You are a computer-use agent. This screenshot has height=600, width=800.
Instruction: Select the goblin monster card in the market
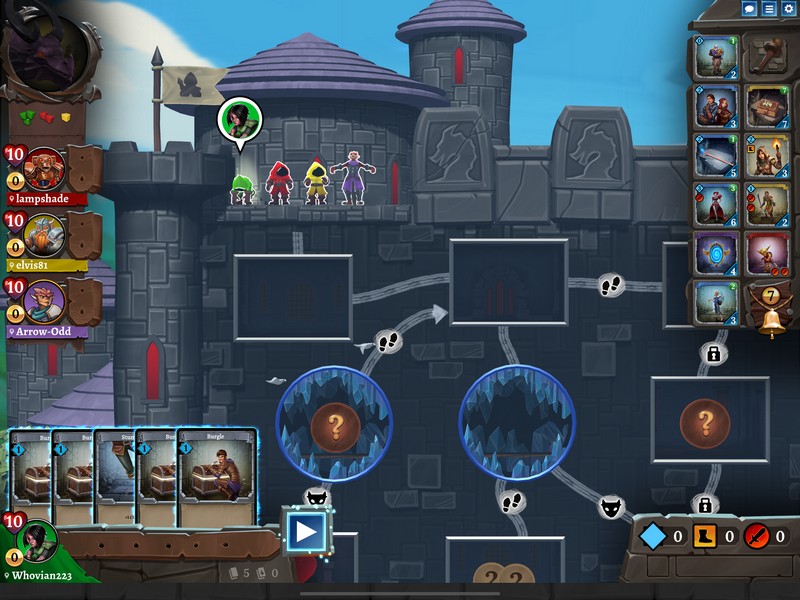tap(767, 254)
